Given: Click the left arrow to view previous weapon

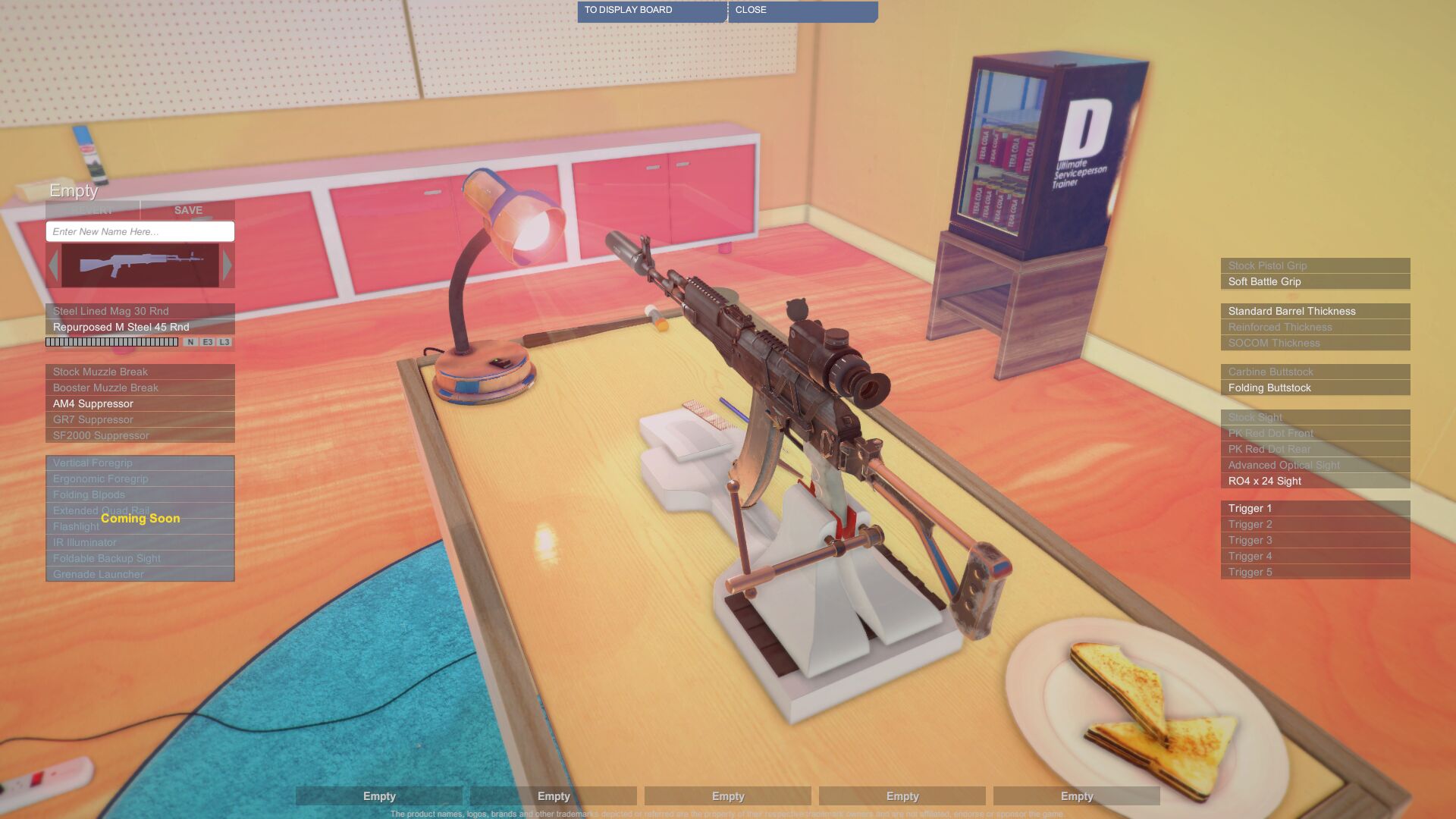Looking at the screenshot, I should 54,265.
